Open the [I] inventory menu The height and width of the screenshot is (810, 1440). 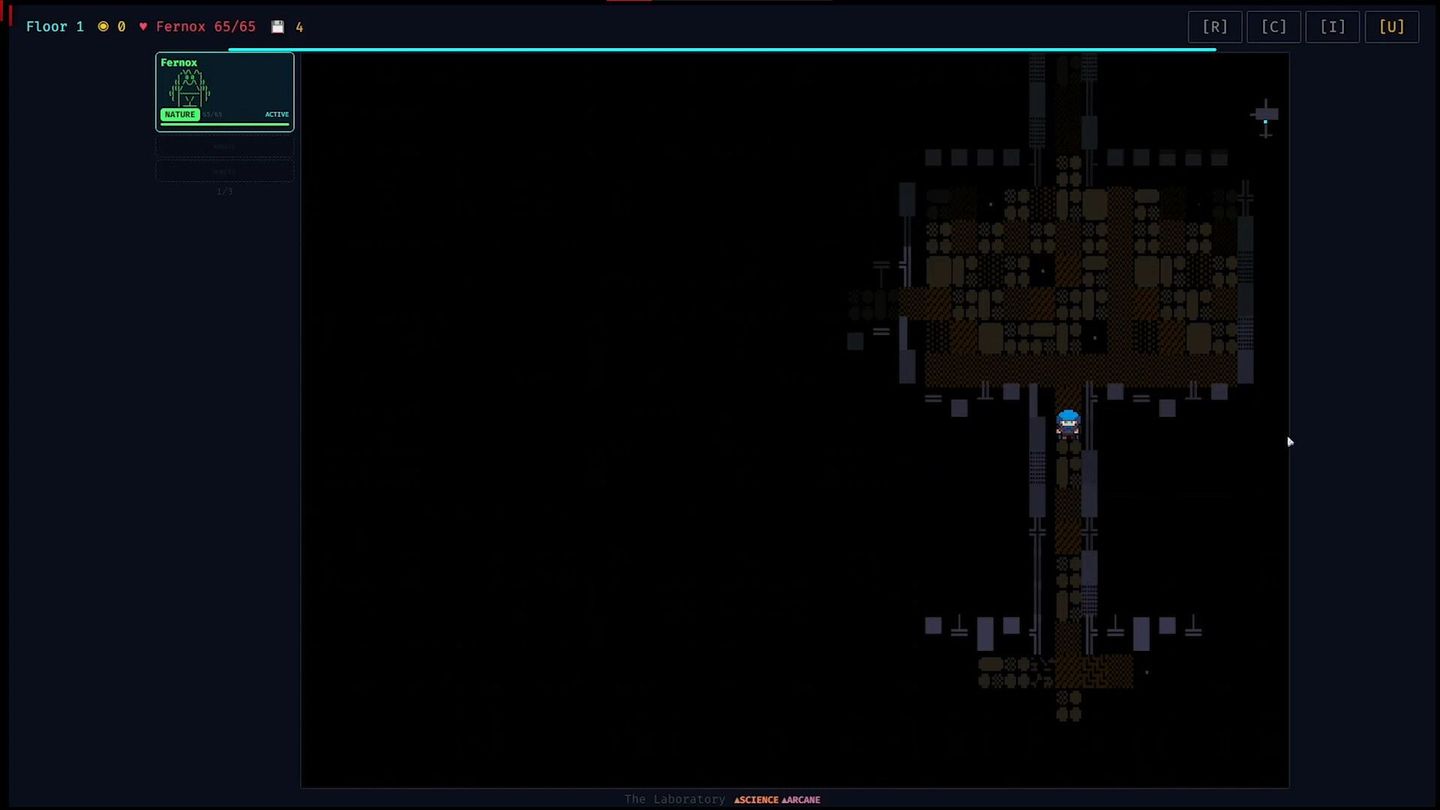pos(1332,26)
